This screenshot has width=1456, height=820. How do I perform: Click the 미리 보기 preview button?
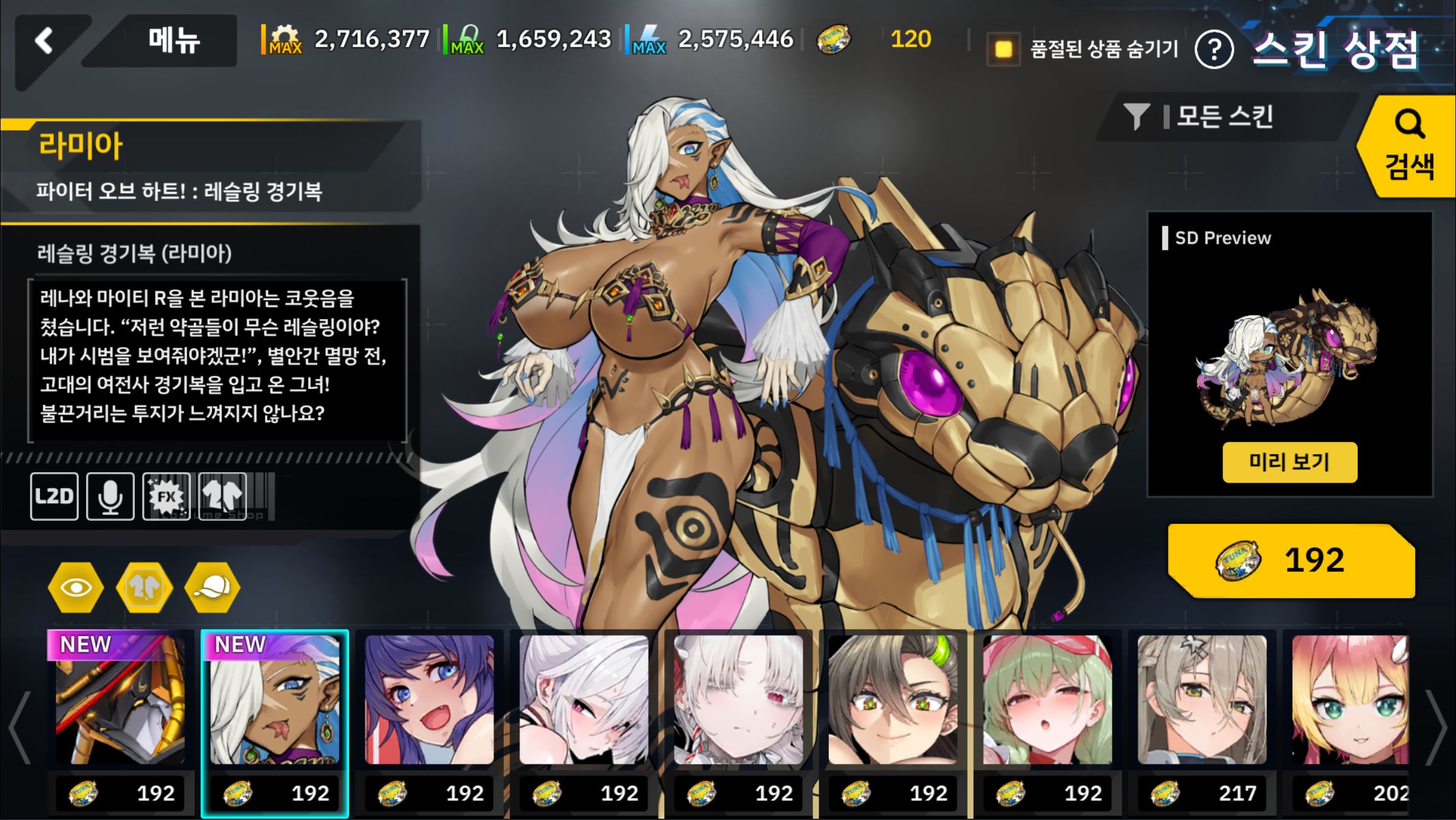point(1289,462)
